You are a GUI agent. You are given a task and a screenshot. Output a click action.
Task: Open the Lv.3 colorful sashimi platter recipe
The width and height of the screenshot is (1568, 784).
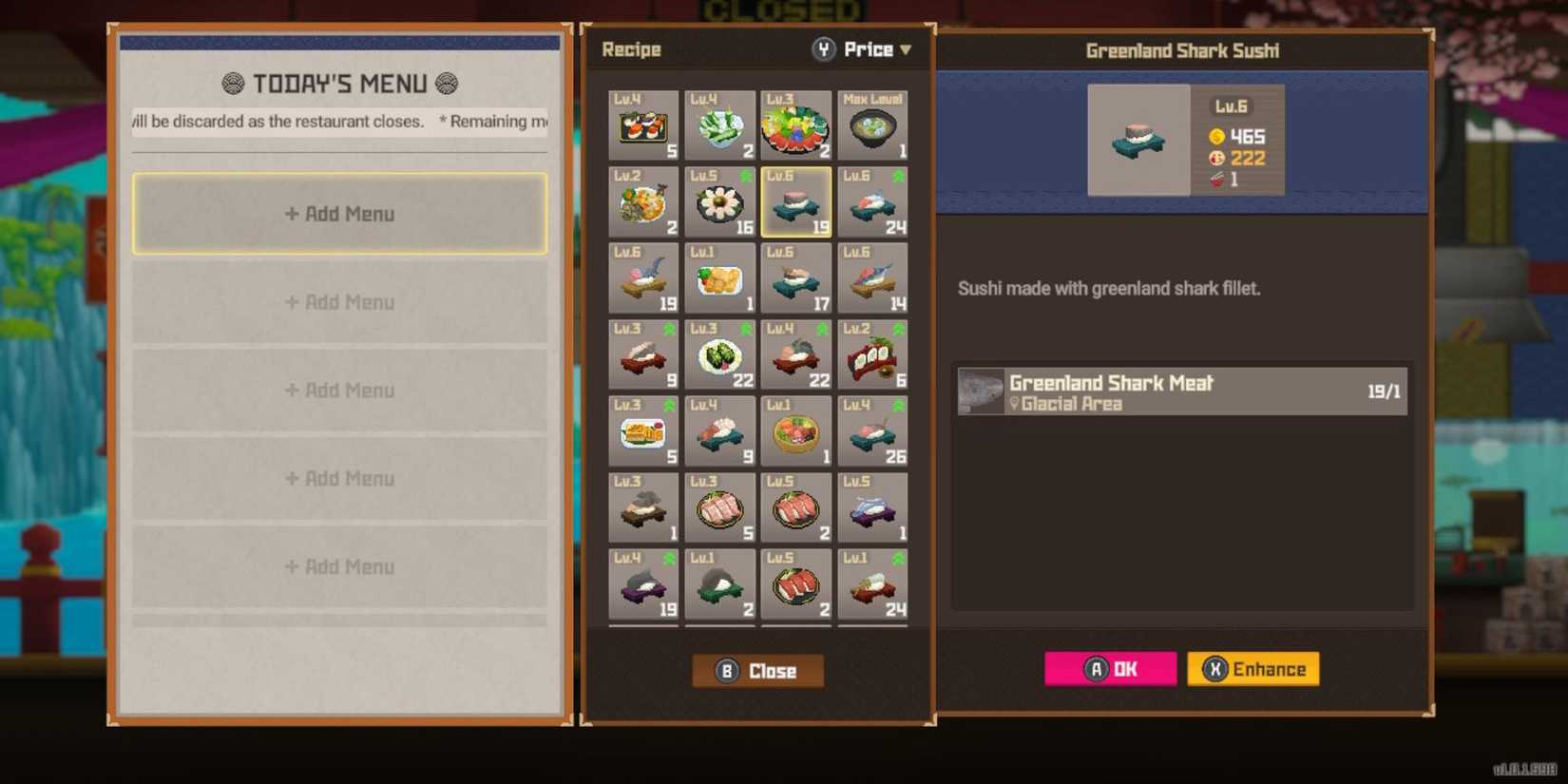[796, 124]
